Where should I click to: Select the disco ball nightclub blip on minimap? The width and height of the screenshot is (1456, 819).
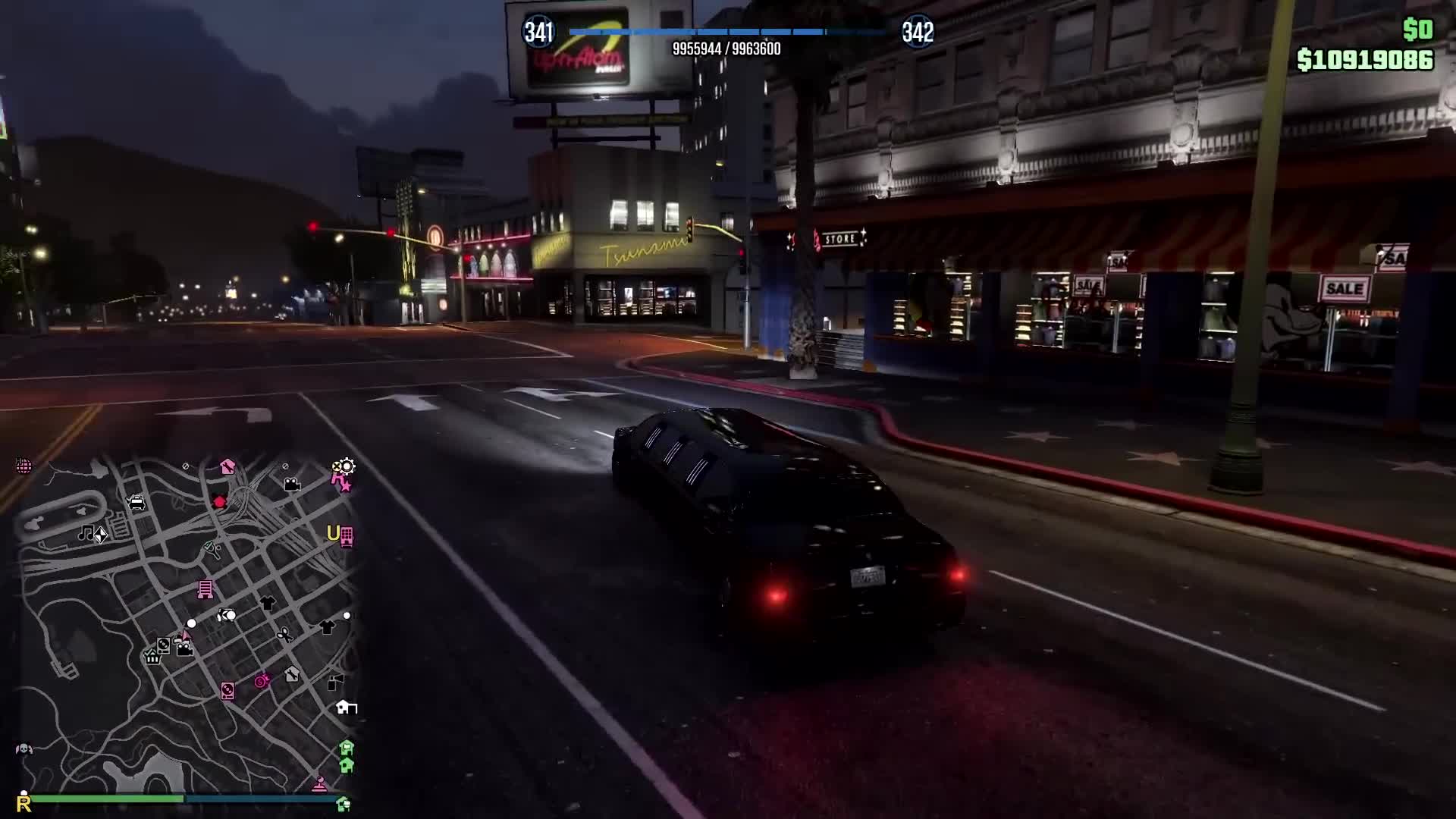23,465
